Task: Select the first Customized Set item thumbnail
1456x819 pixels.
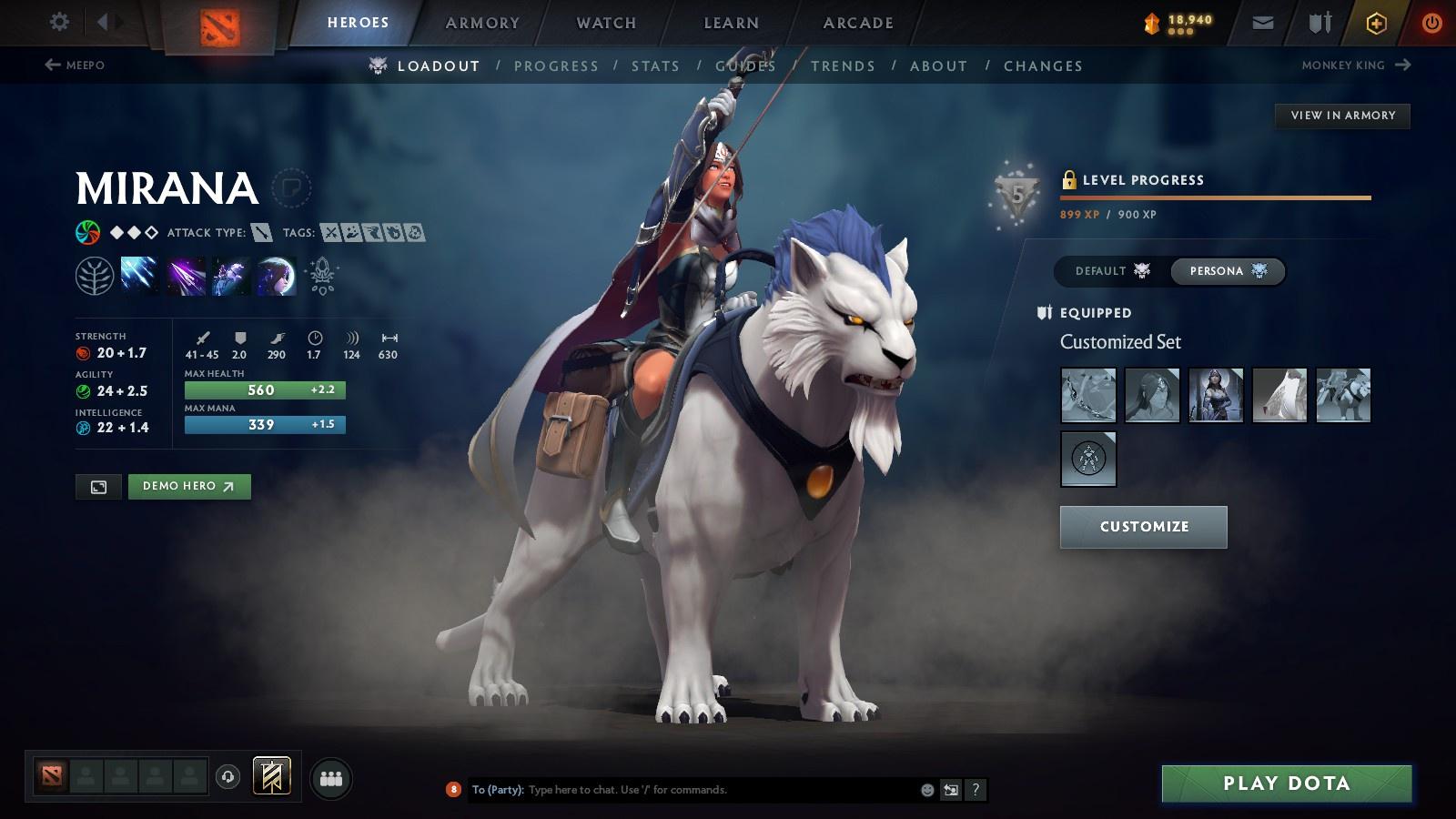Action: [x=1087, y=394]
